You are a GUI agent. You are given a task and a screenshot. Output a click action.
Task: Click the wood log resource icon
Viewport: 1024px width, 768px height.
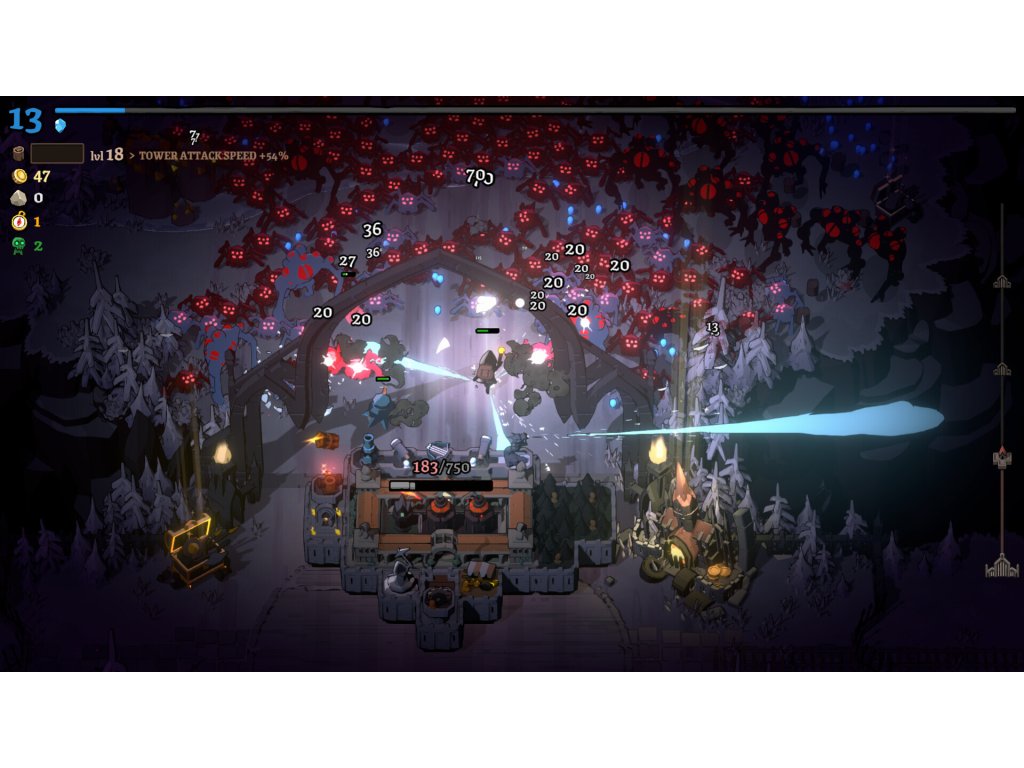coord(17,154)
